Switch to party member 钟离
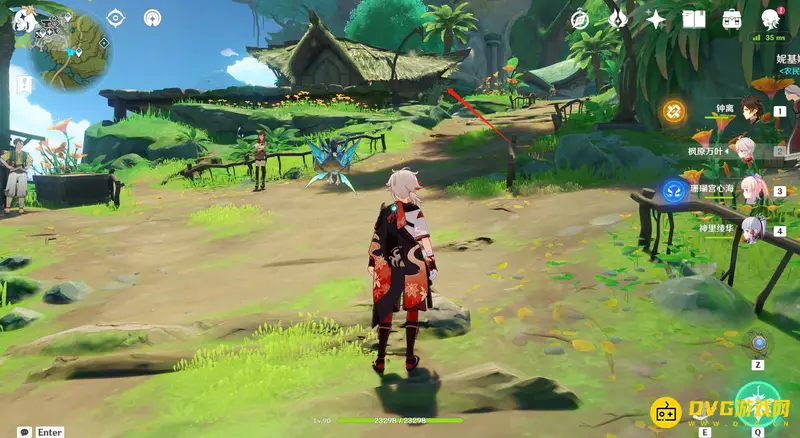Image resolution: width=800 pixels, height=438 pixels. coord(752,109)
